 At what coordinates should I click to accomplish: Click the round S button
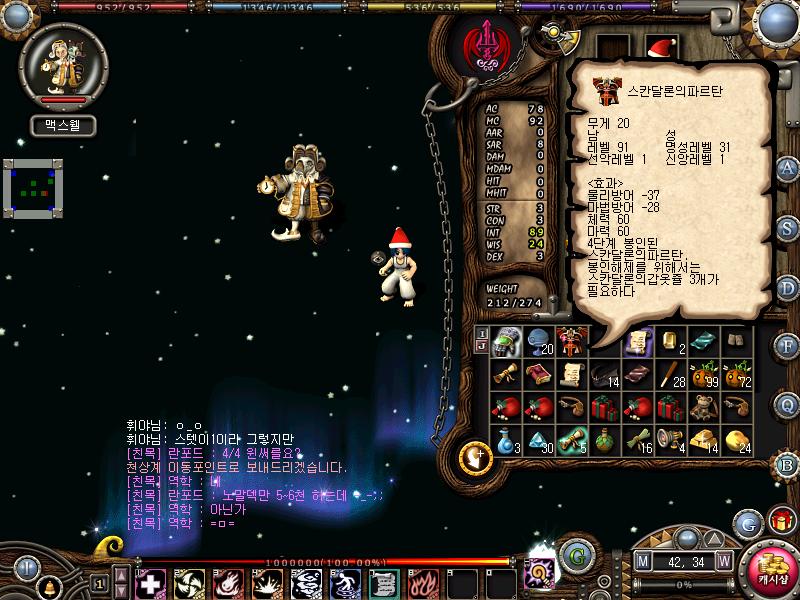pyautogui.click(x=787, y=226)
